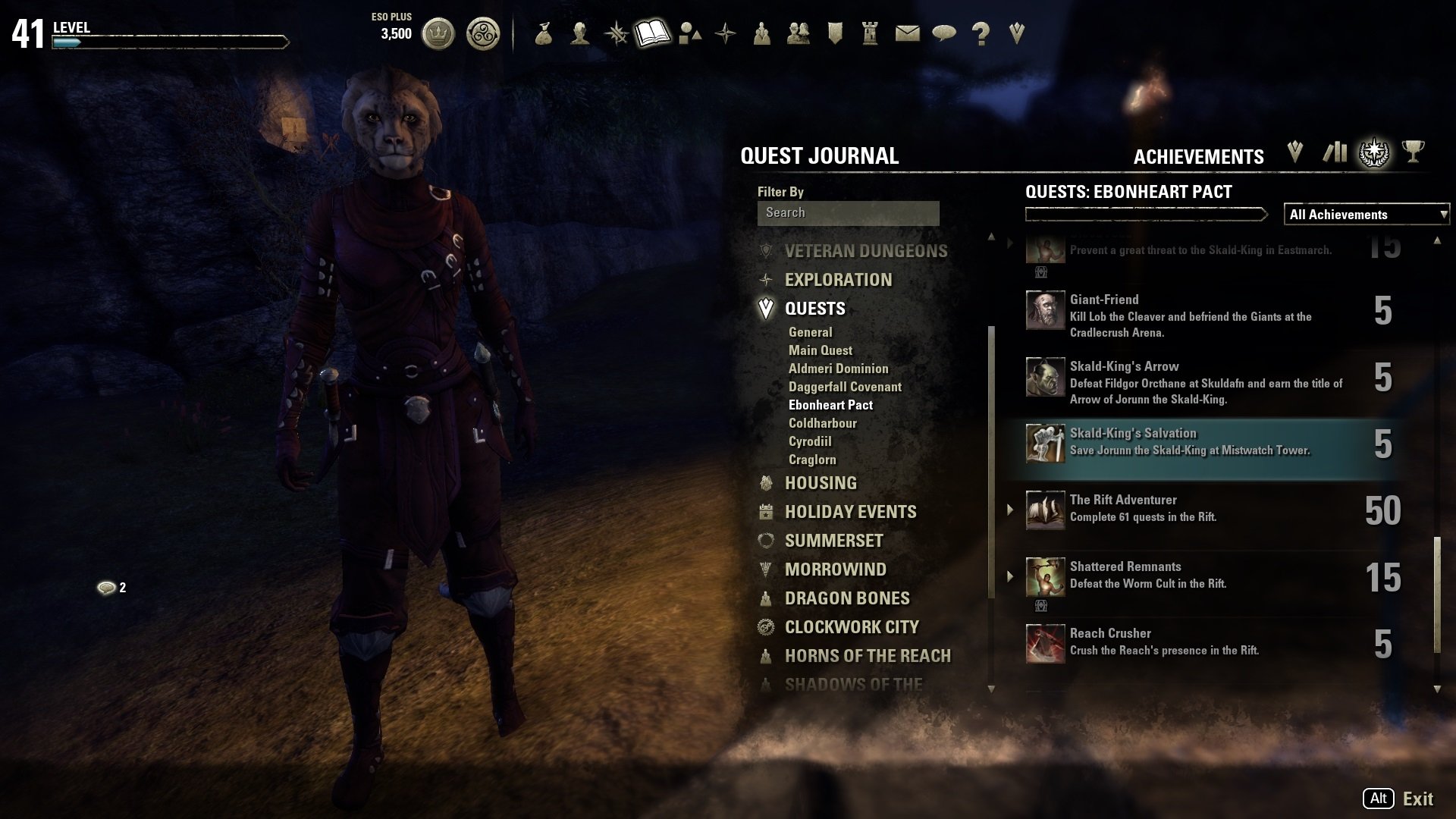
Task: Choose the Main Quest subcategory
Action: click(820, 350)
